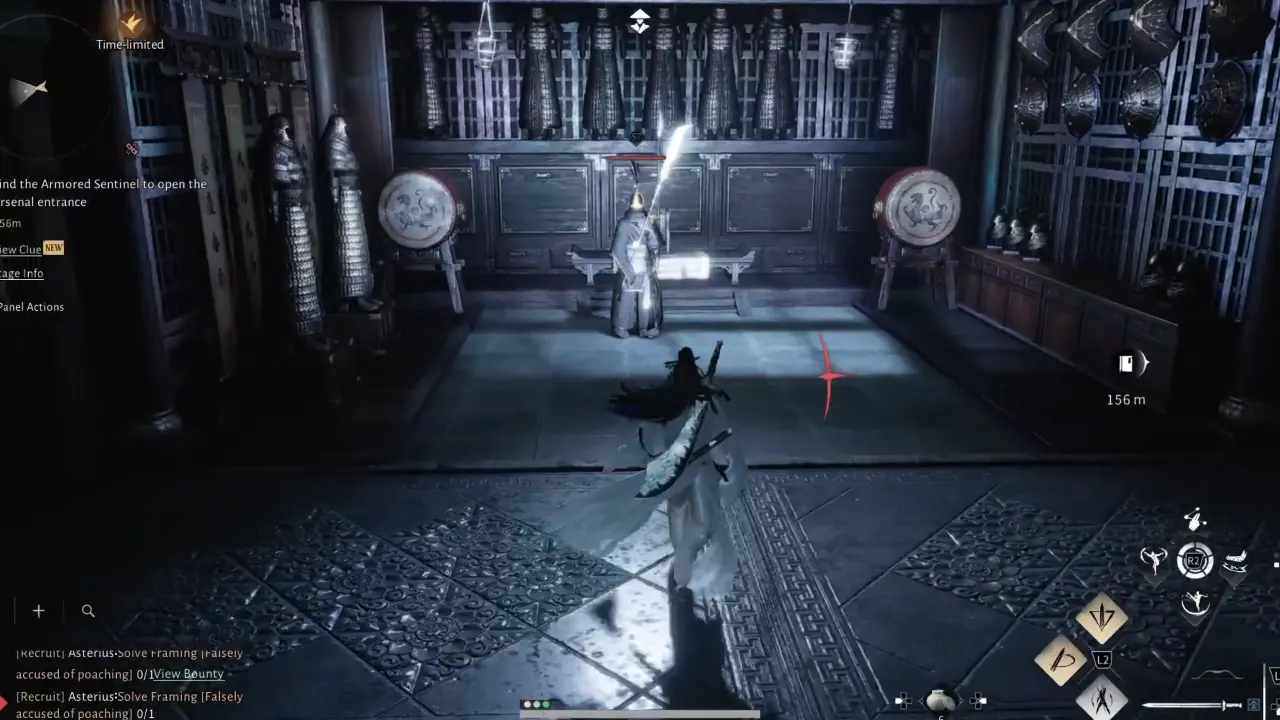
Task: Select the R2 martial arts skill wheel
Action: tap(1195, 559)
